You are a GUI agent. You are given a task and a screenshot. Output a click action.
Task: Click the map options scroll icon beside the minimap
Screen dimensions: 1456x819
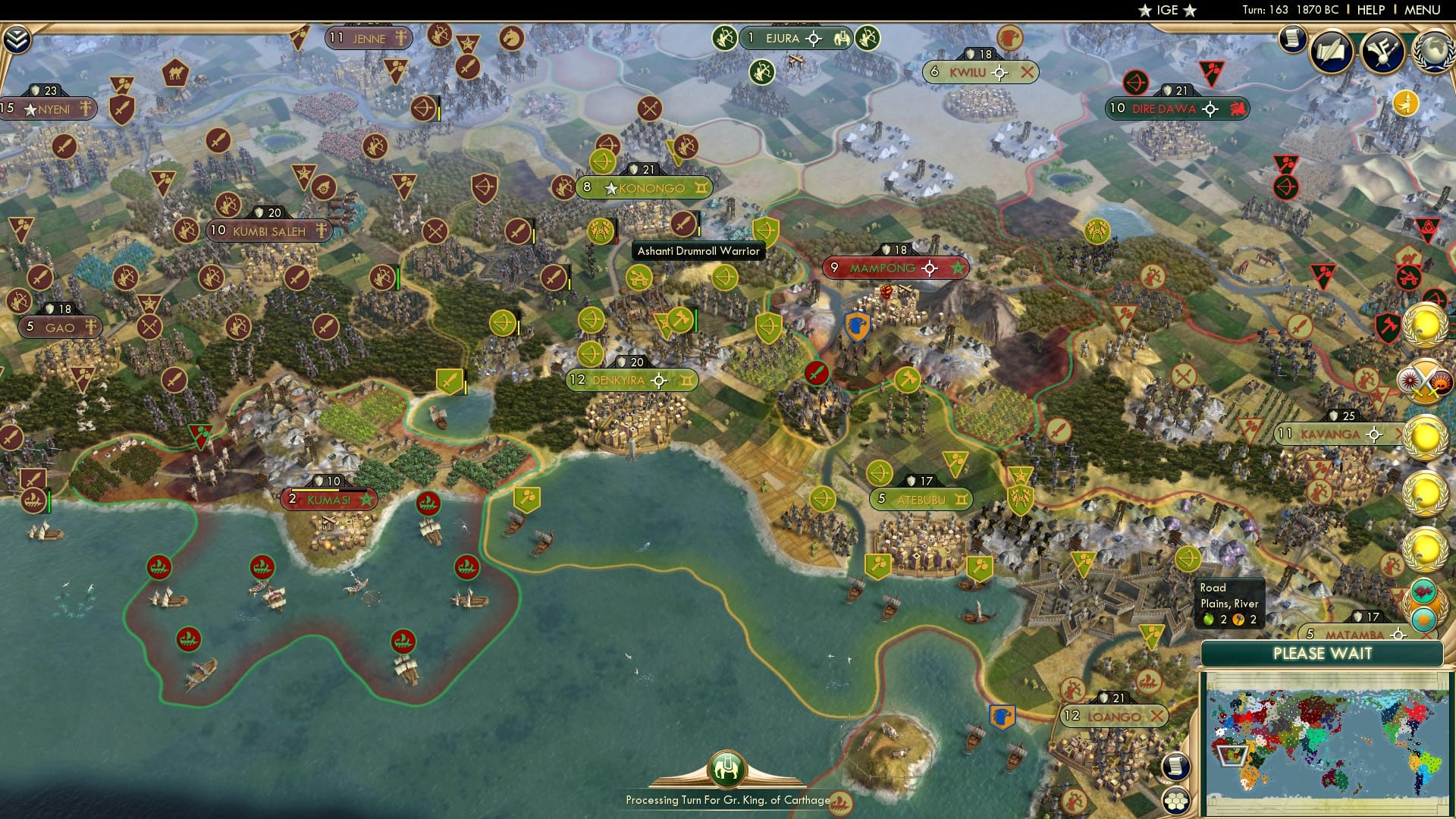point(1175,767)
